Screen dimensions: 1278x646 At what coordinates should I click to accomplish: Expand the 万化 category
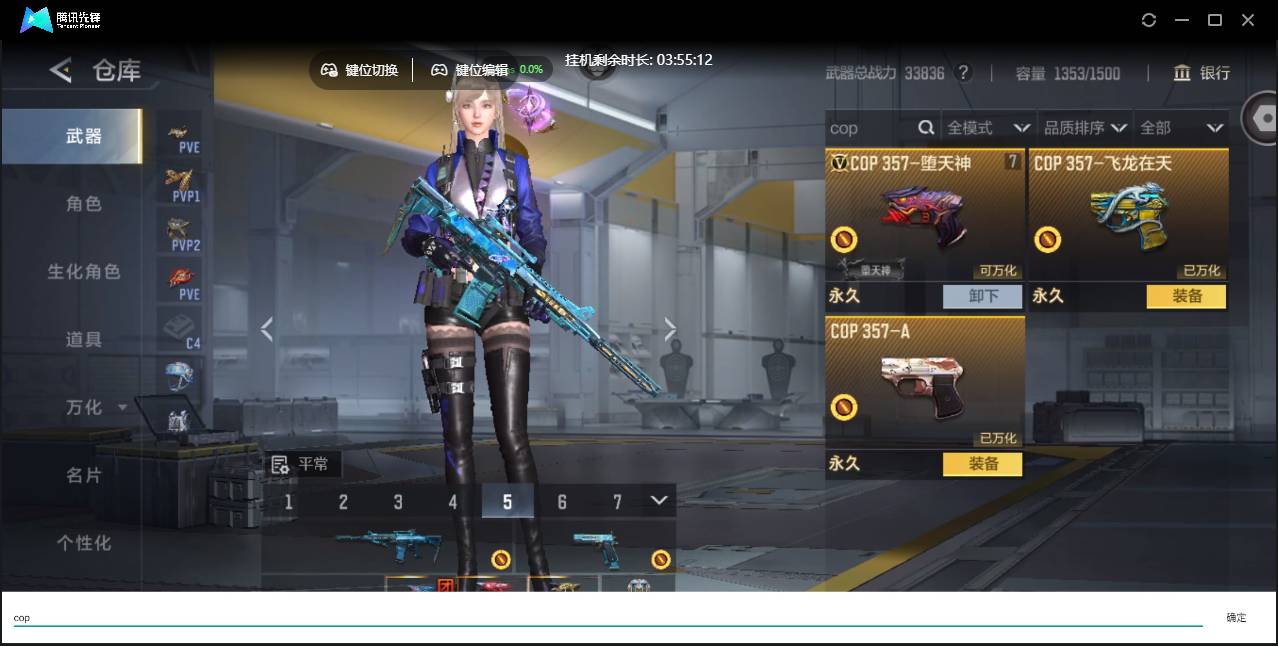click(x=94, y=407)
